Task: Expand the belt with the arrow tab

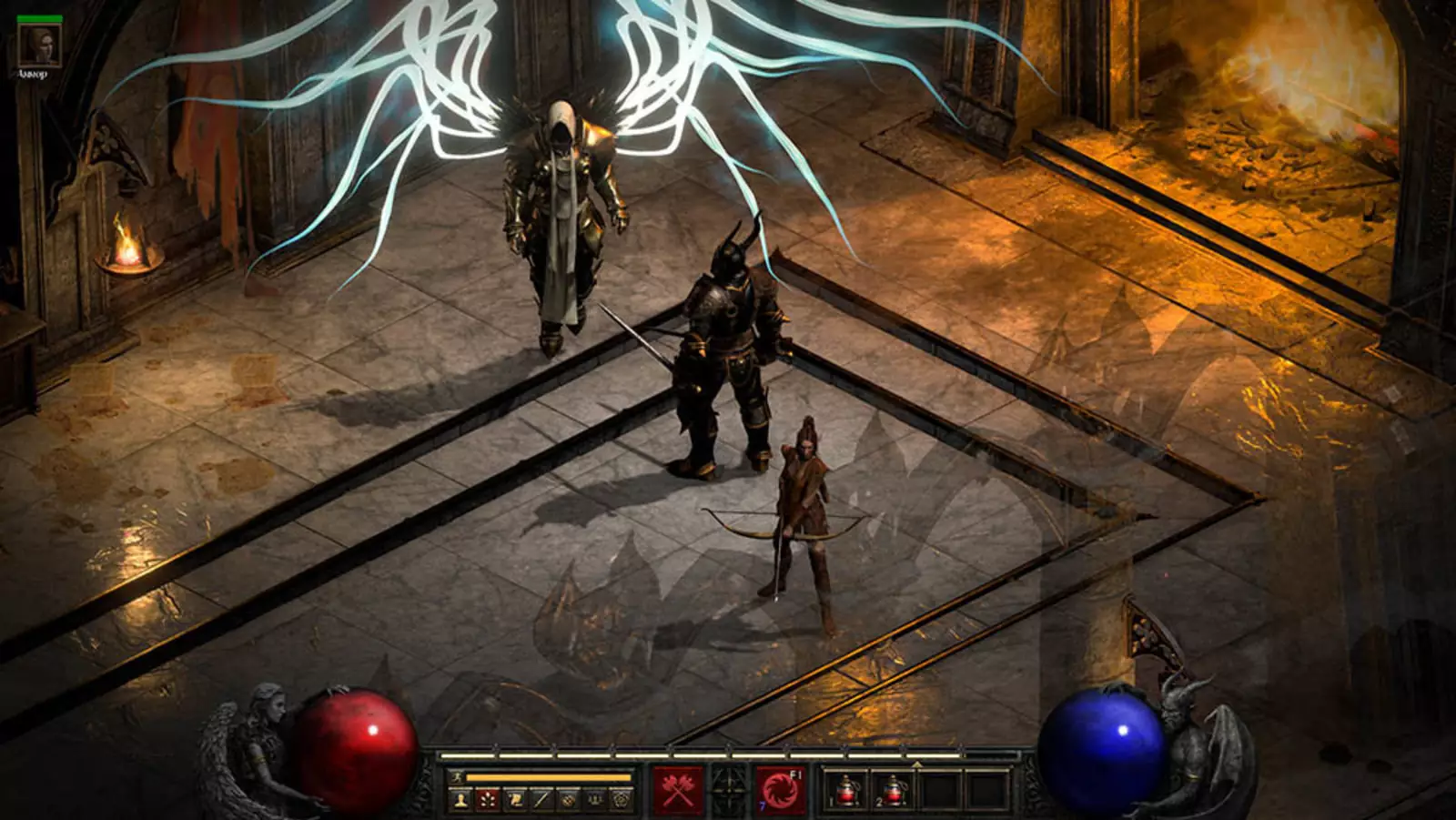Action: click(916, 764)
